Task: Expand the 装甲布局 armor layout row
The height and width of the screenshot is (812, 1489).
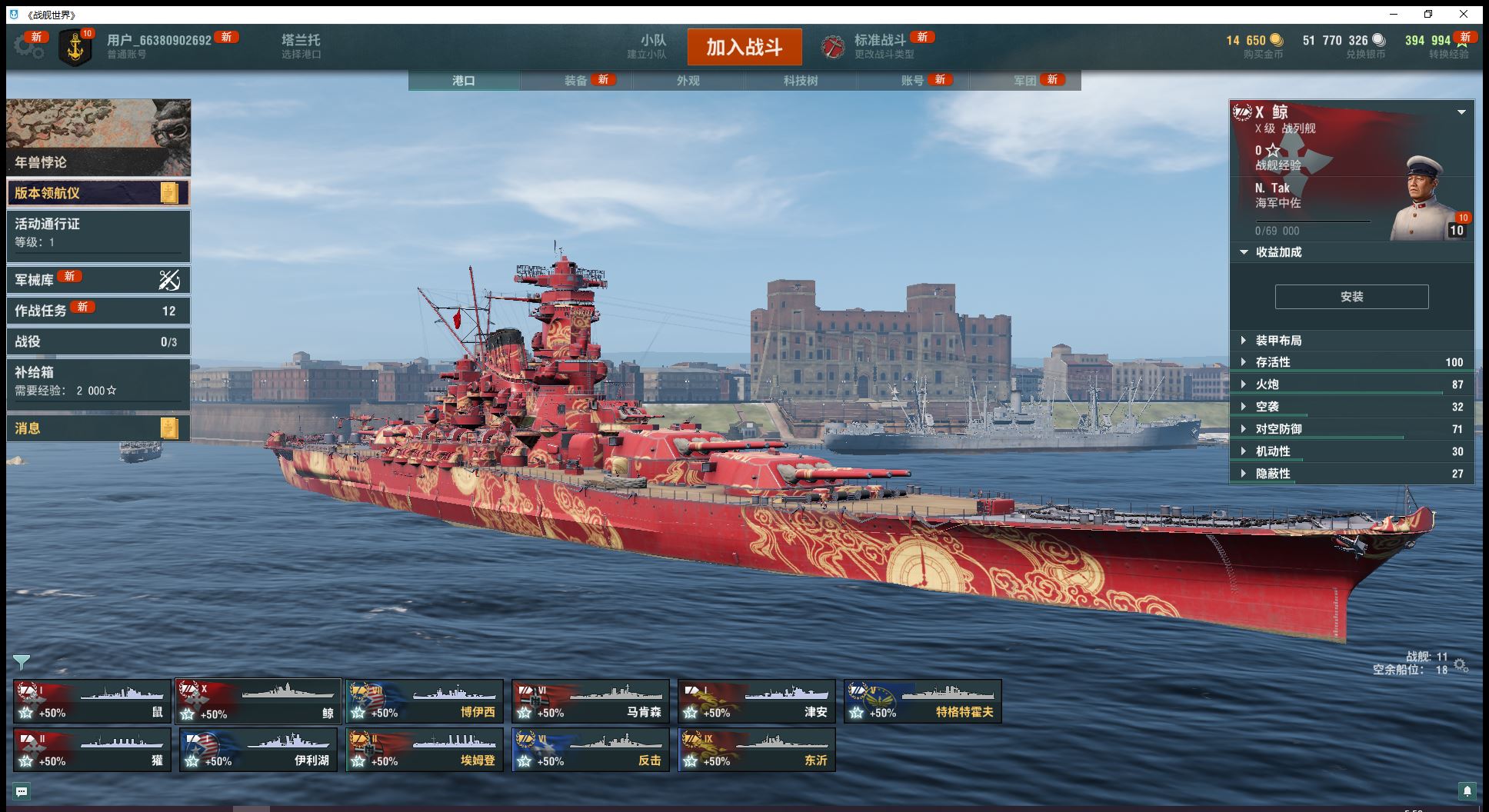Action: coord(1278,341)
